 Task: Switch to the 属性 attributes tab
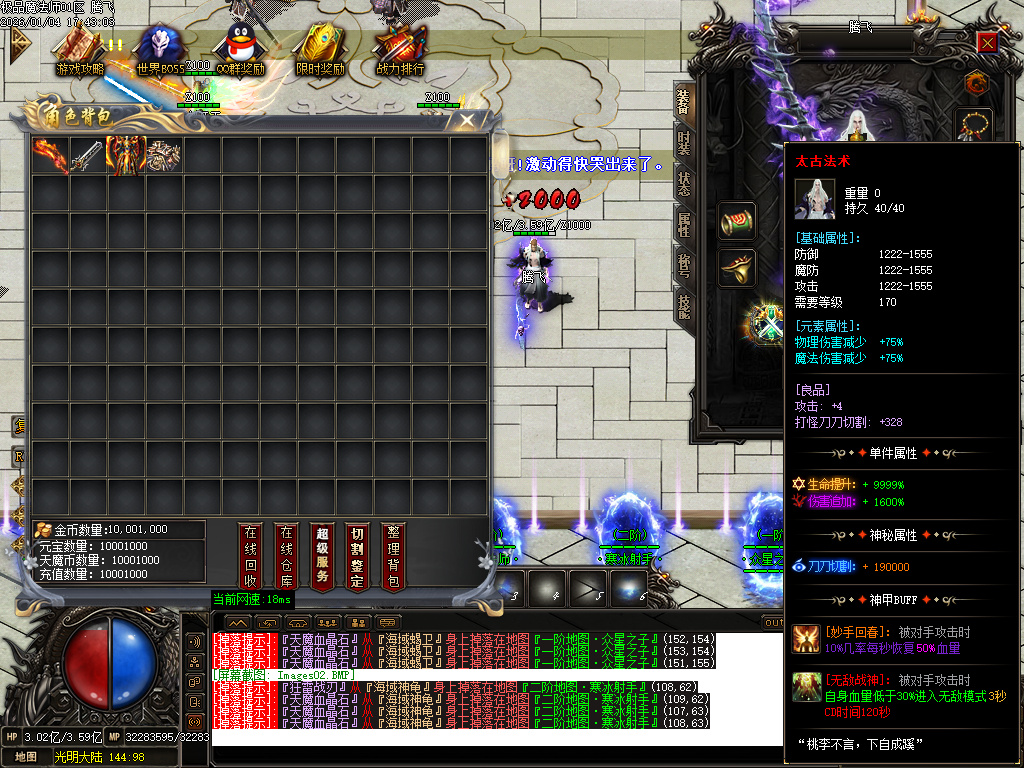(x=684, y=224)
